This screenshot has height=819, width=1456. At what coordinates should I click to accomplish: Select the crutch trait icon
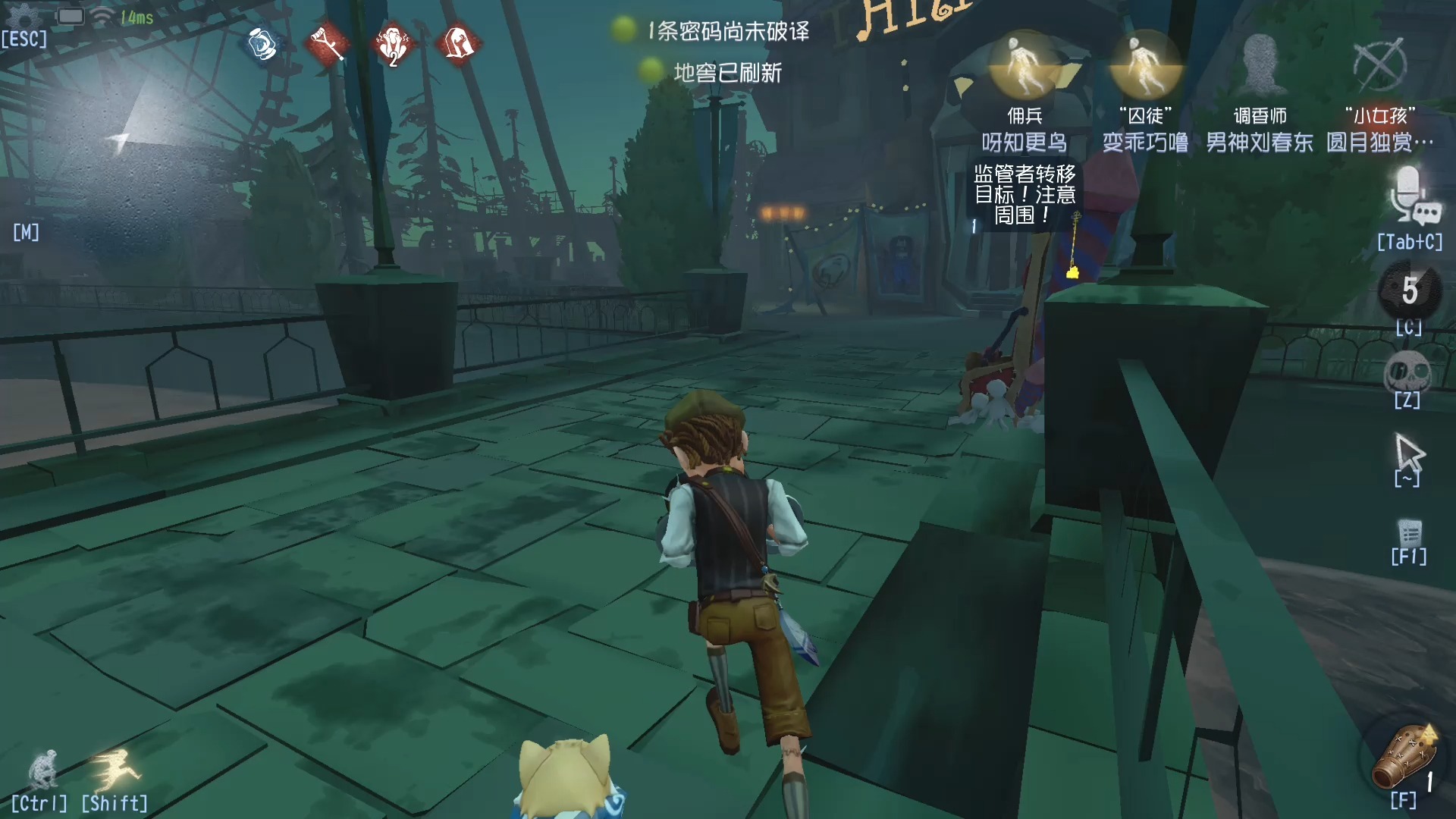[x=326, y=45]
